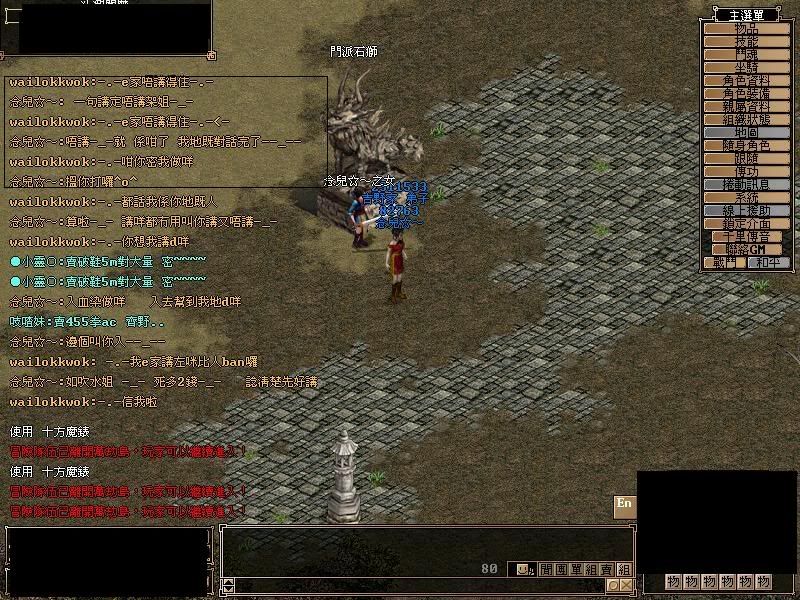Toggle 鎖定介面 interface lock
This screenshot has height=600, width=800.
747,223
